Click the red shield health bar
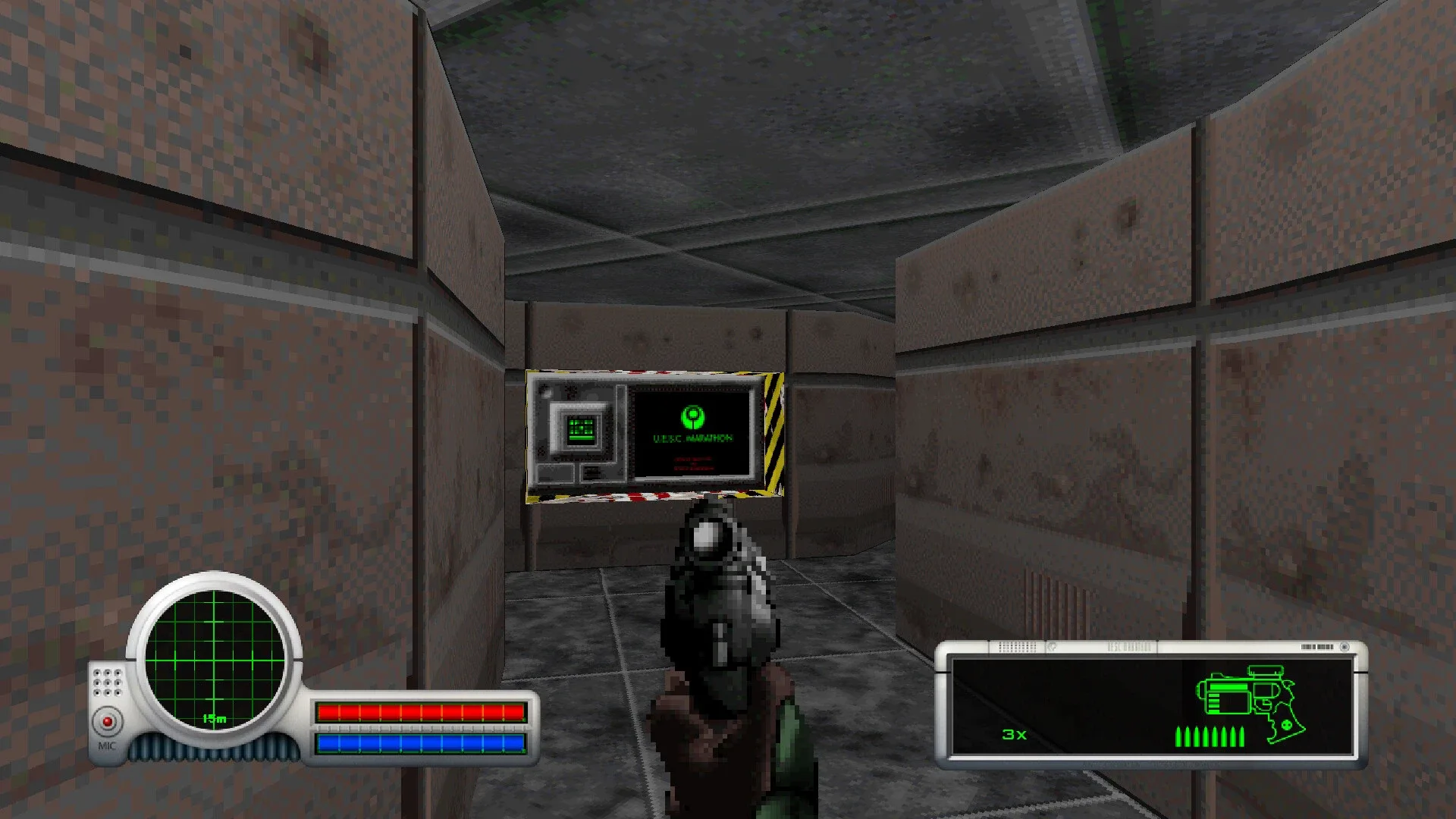 [x=421, y=713]
